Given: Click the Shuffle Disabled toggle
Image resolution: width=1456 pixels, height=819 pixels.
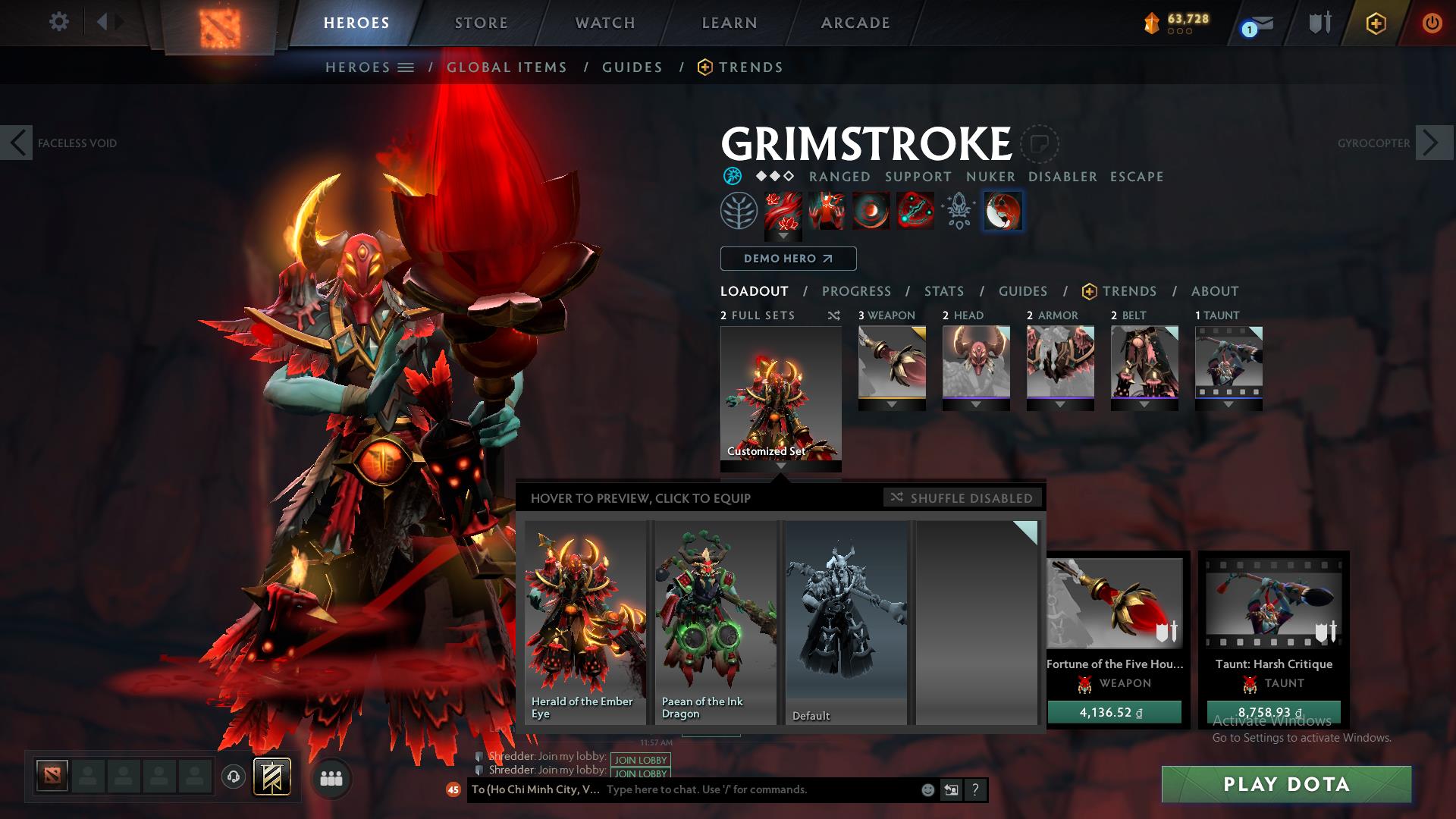Looking at the screenshot, I should (962, 498).
